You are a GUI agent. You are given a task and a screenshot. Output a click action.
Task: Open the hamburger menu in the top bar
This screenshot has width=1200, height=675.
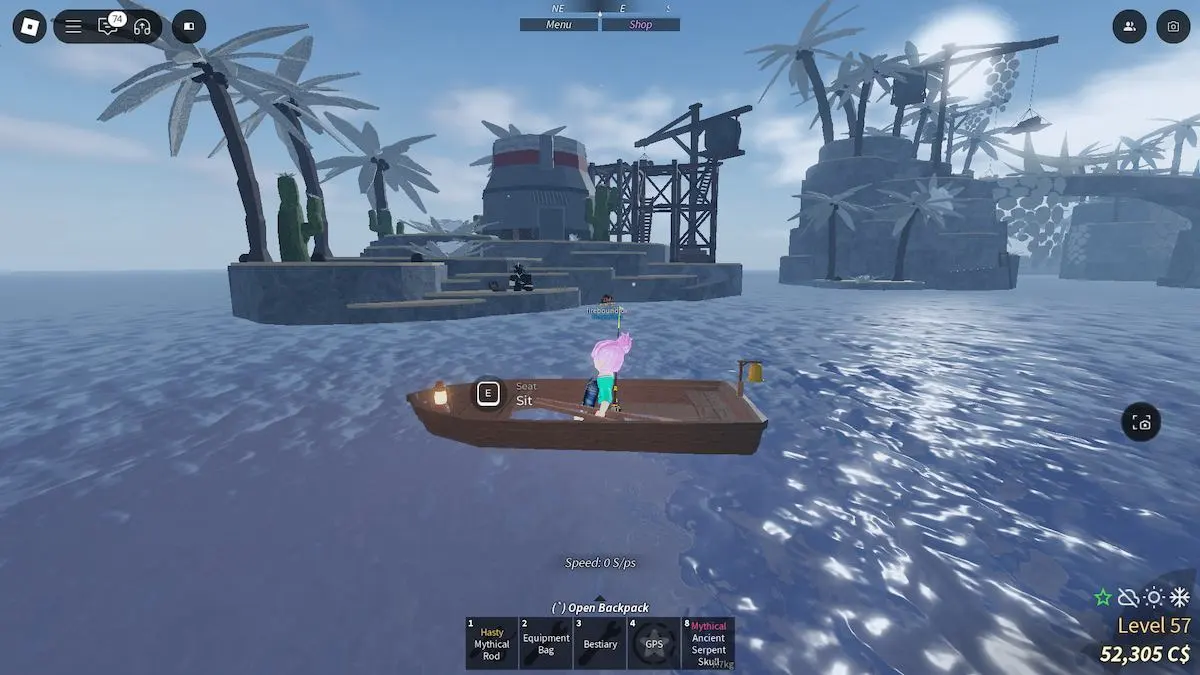tap(74, 27)
